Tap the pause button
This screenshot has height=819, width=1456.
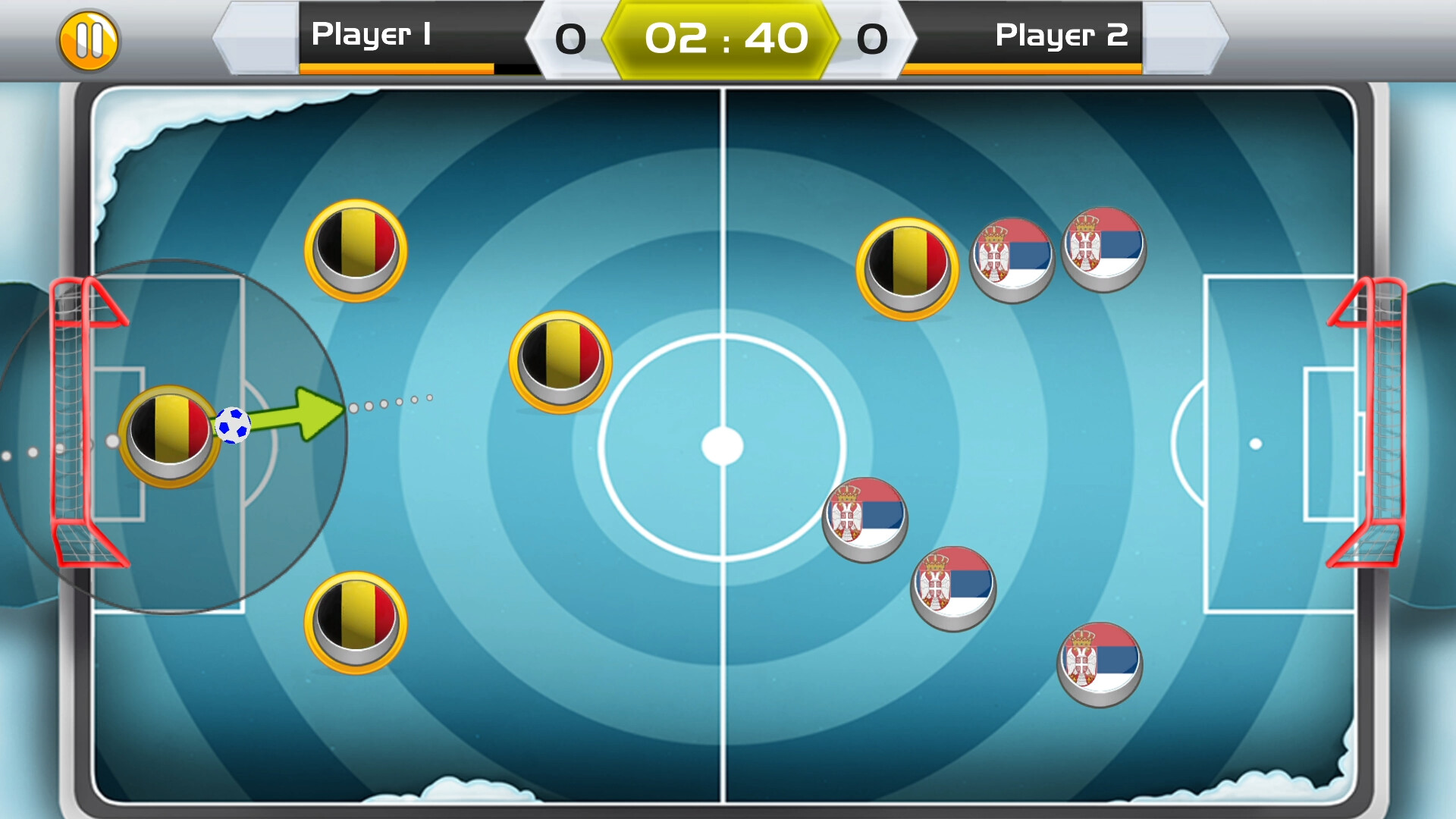tap(89, 39)
